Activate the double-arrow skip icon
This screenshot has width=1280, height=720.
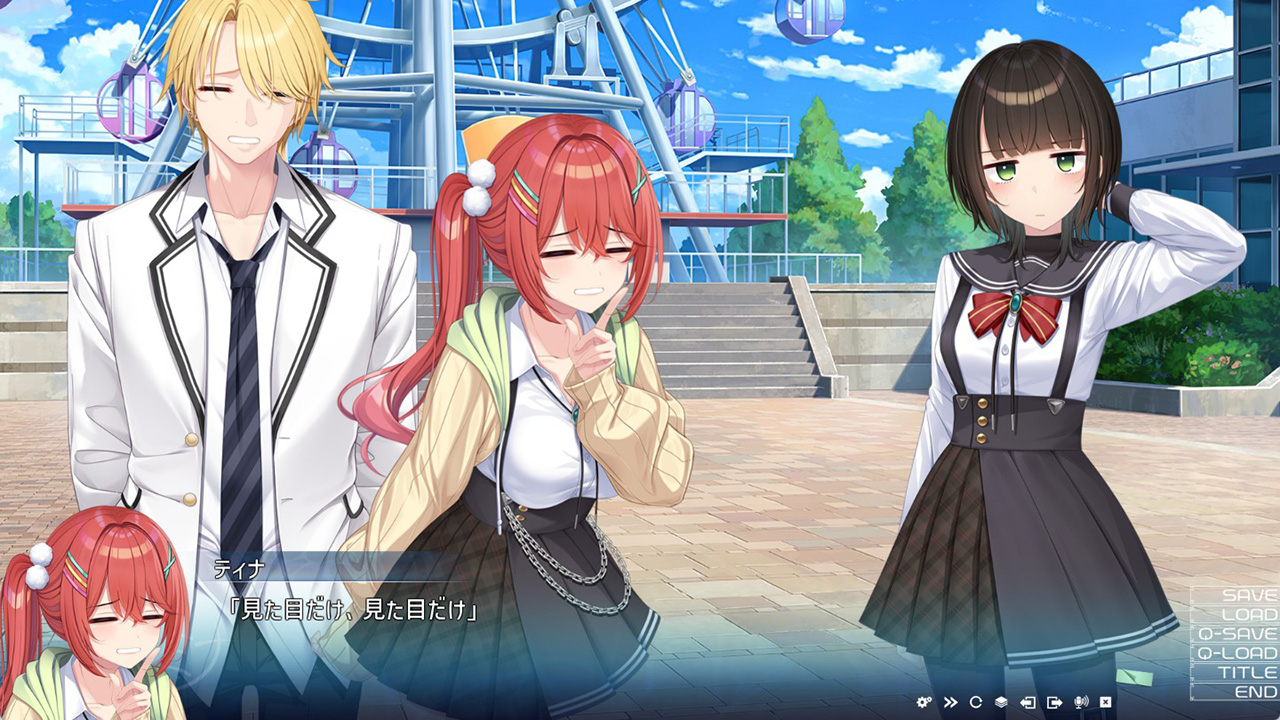(x=950, y=702)
